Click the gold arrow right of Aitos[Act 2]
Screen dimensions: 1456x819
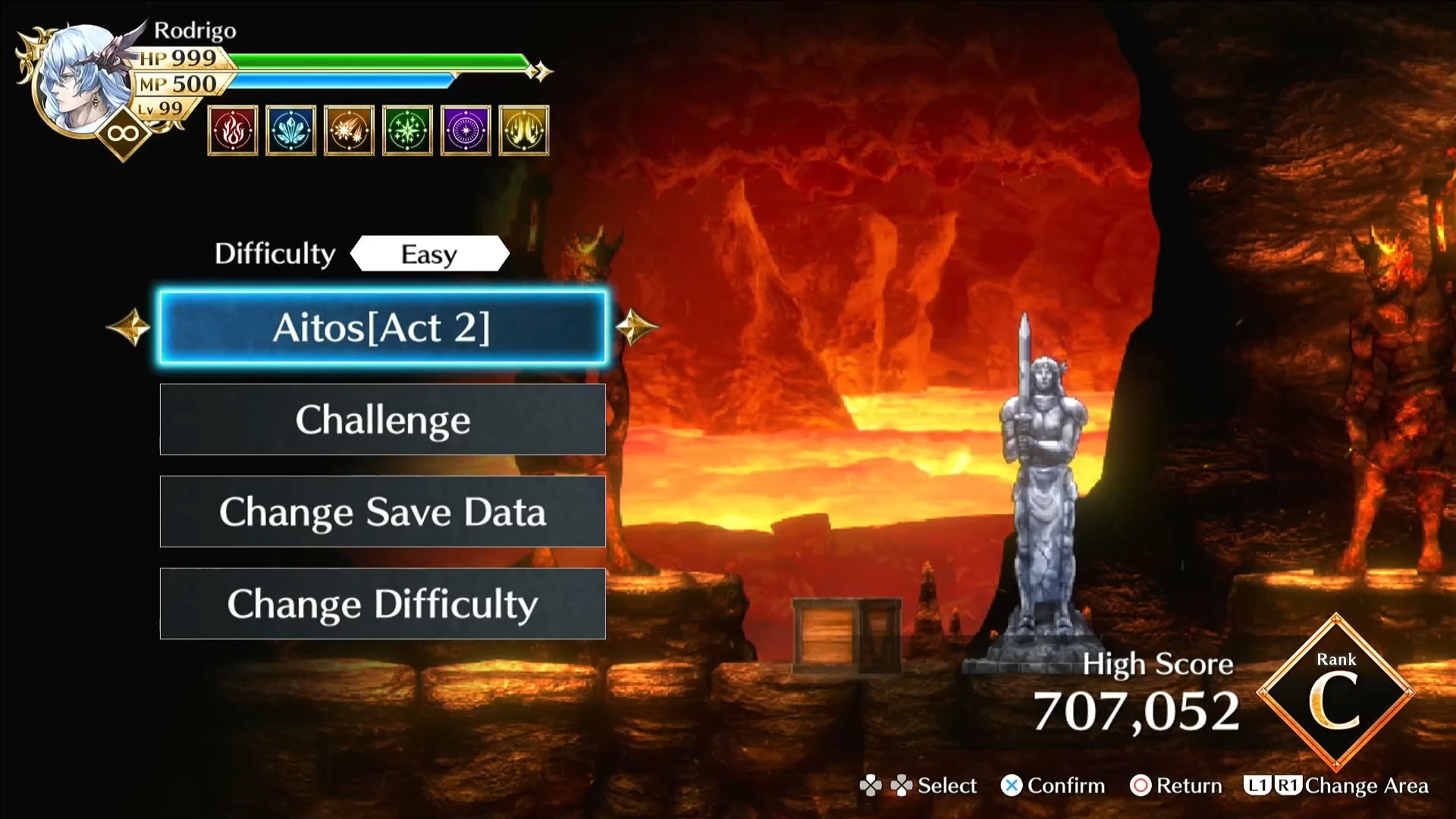point(635,327)
